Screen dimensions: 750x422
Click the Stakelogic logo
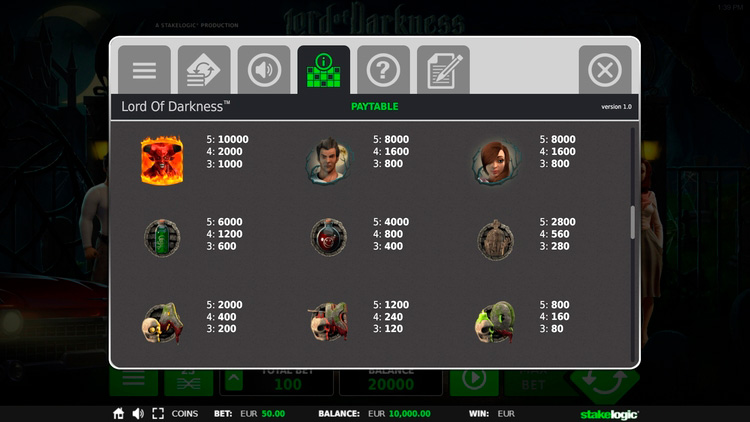click(609, 413)
